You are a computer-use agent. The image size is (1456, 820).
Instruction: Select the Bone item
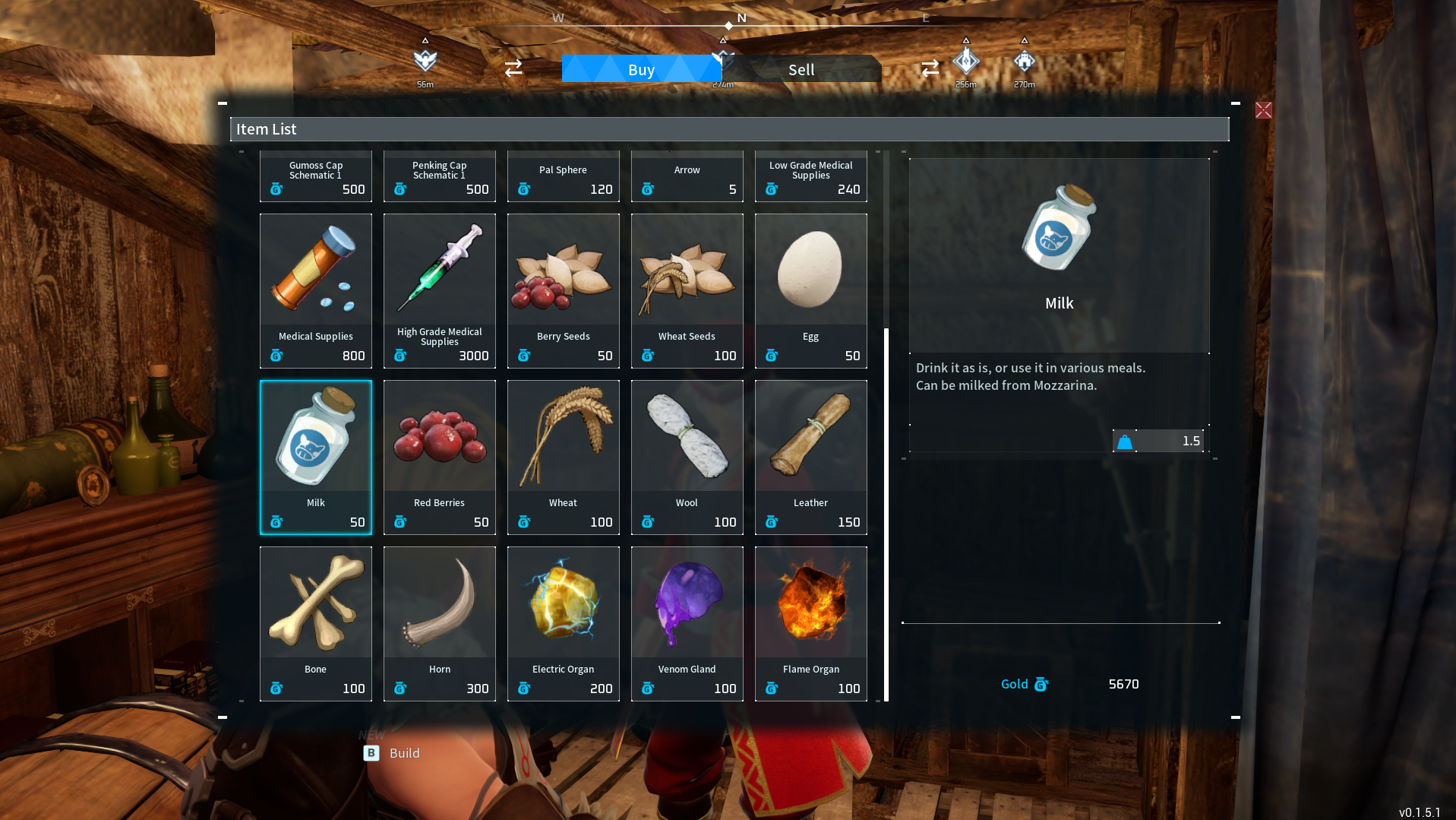coord(315,623)
